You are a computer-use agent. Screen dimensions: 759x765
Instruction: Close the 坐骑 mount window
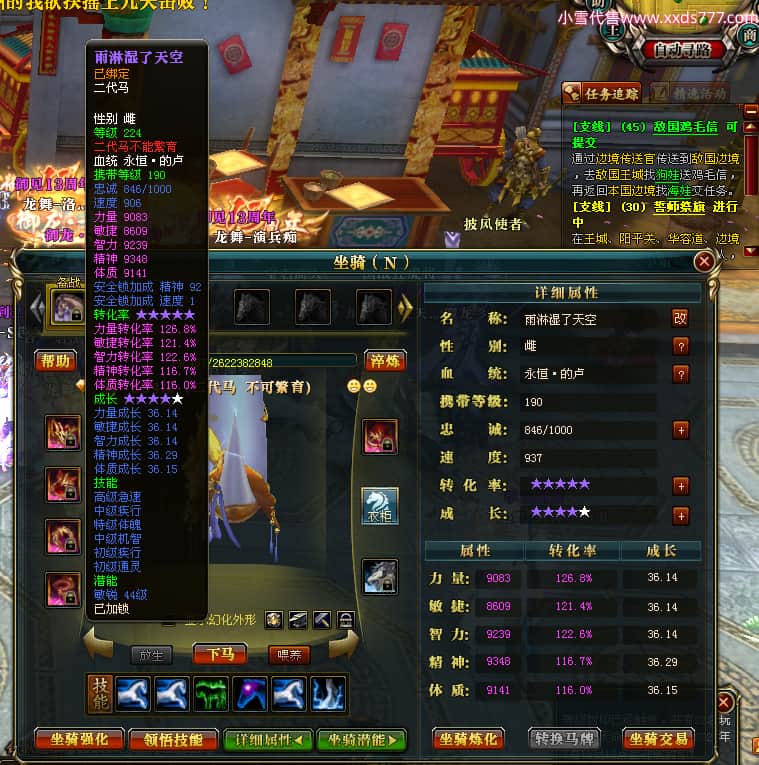click(x=704, y=262)
